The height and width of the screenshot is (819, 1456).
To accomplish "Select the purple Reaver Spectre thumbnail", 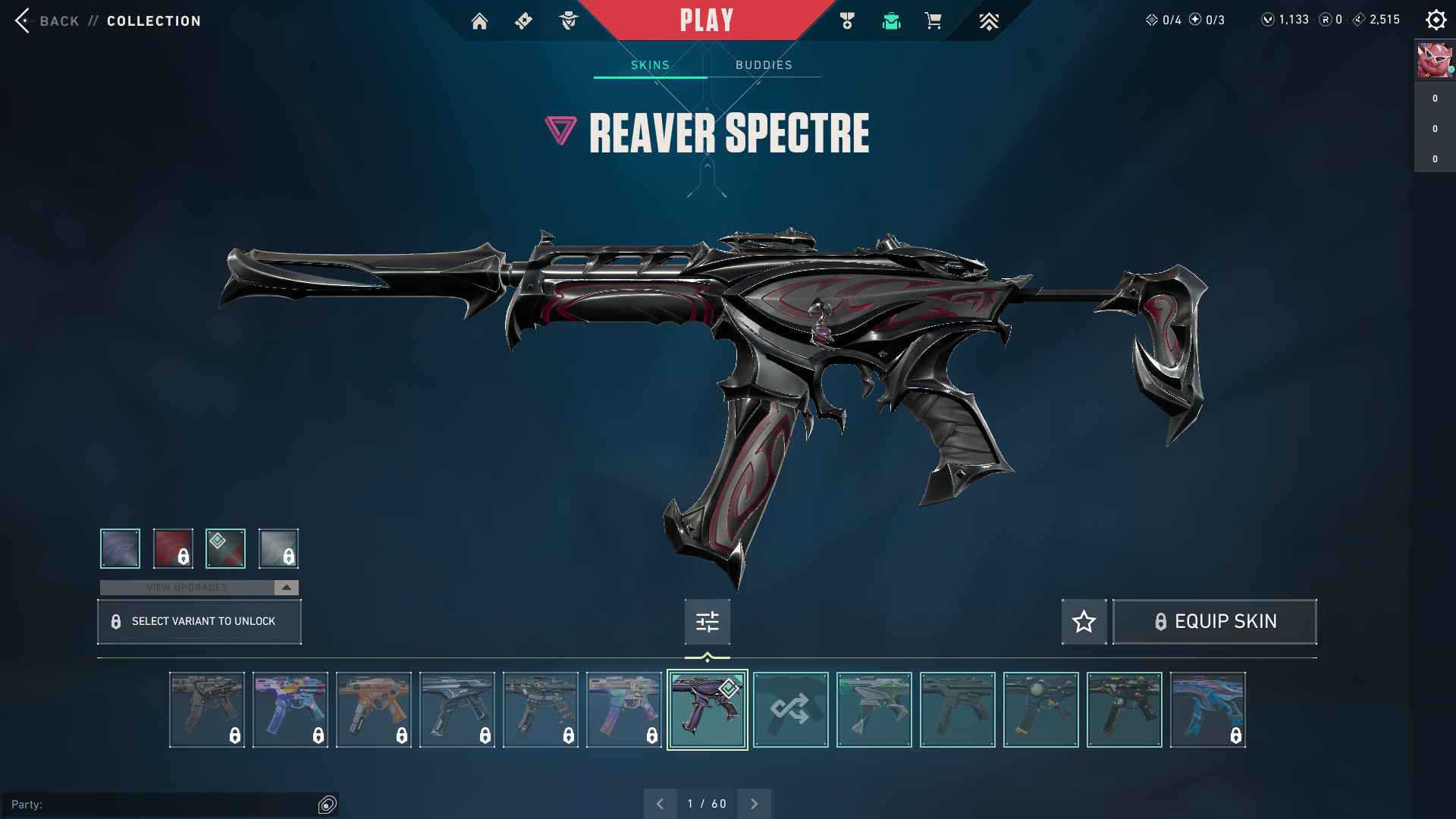I will tap(707, 710).
